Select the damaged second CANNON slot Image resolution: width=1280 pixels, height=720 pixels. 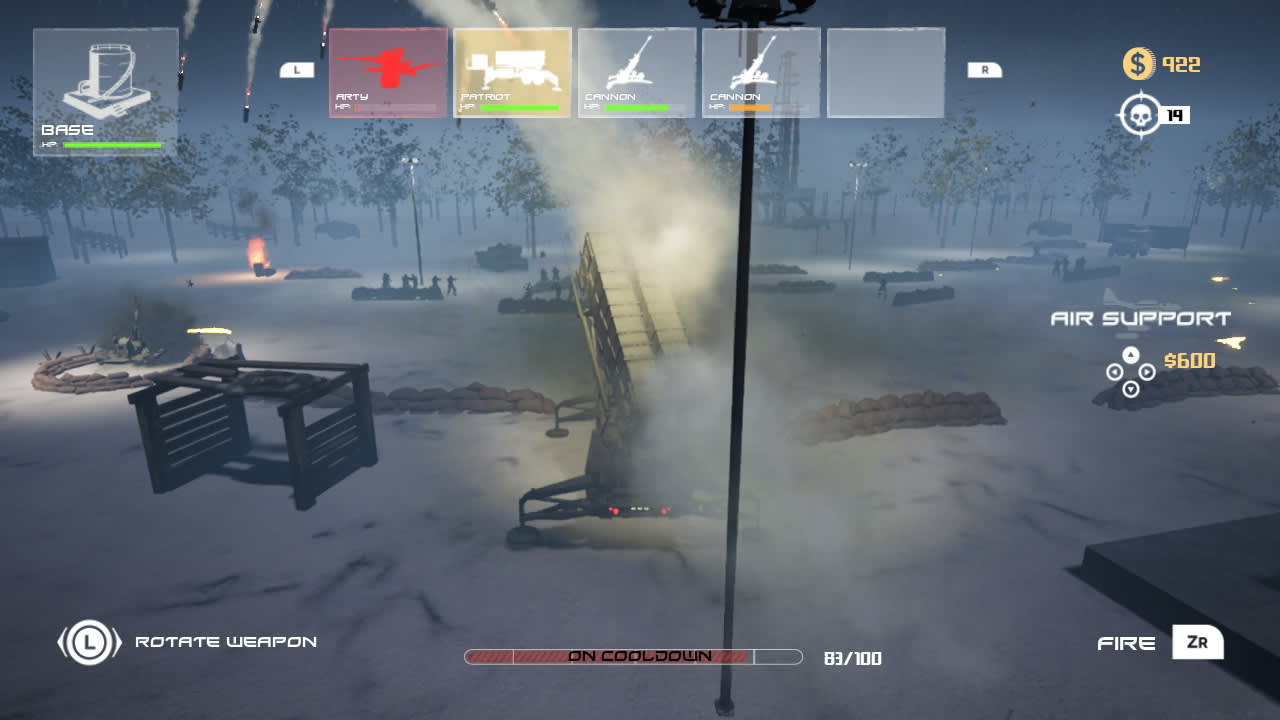(x=760, y=70)
